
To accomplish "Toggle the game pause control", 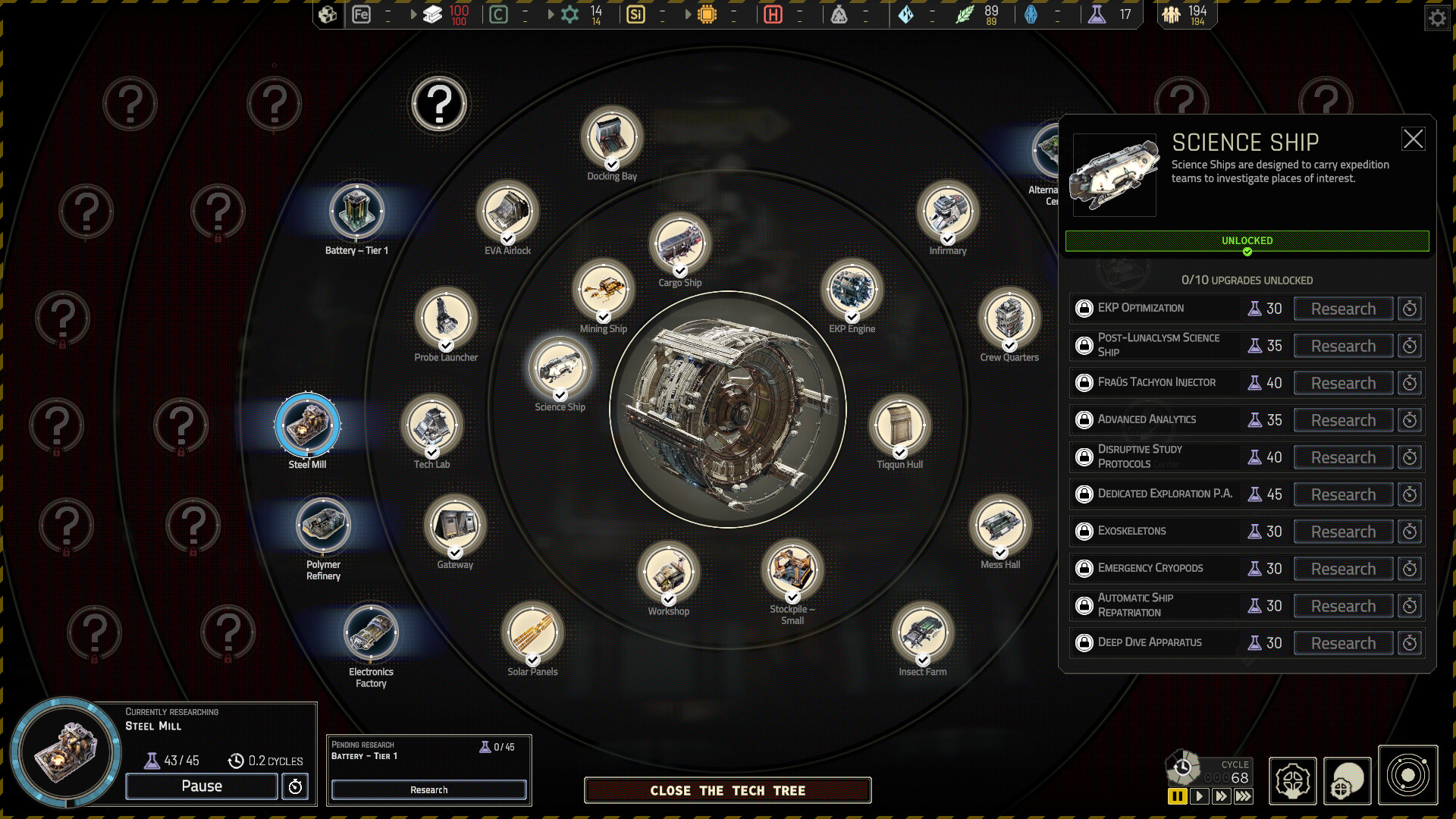I will 1176,796.
